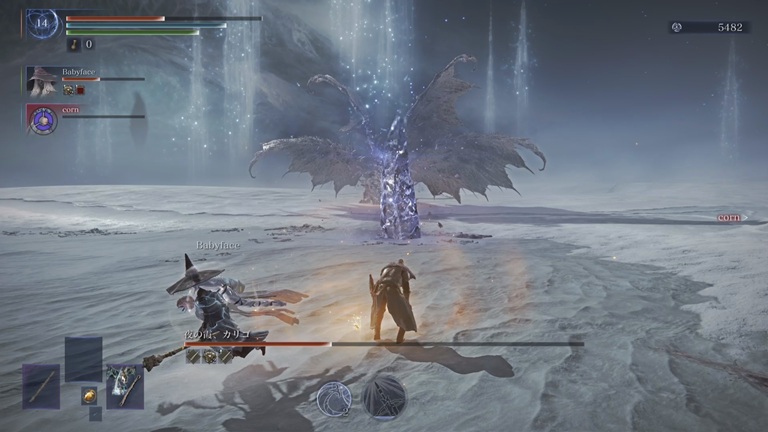Use the golden flask quick item

click(x=88, y=395)
